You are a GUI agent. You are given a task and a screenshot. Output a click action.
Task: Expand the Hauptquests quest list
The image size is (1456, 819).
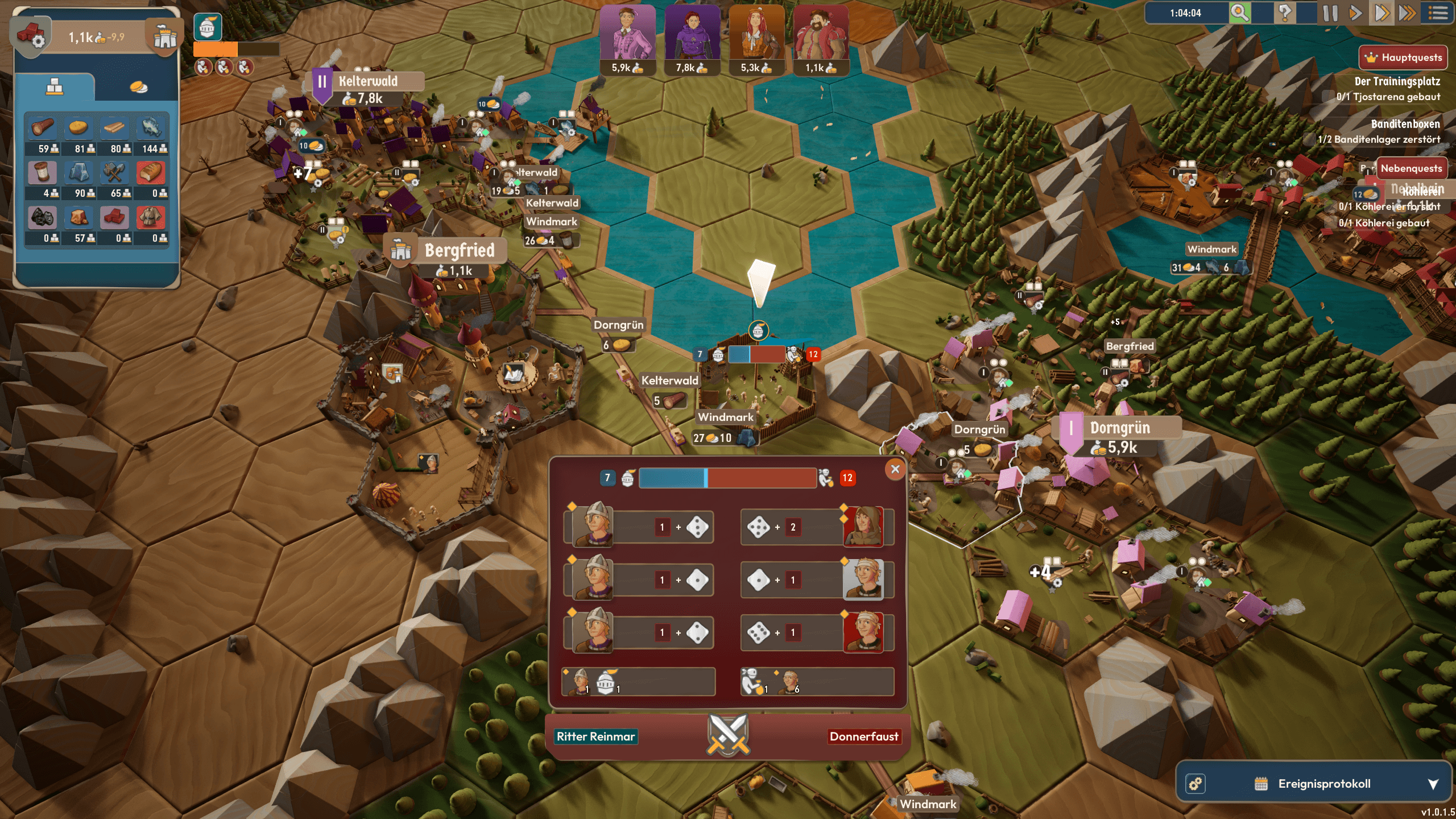[1403, 57]
